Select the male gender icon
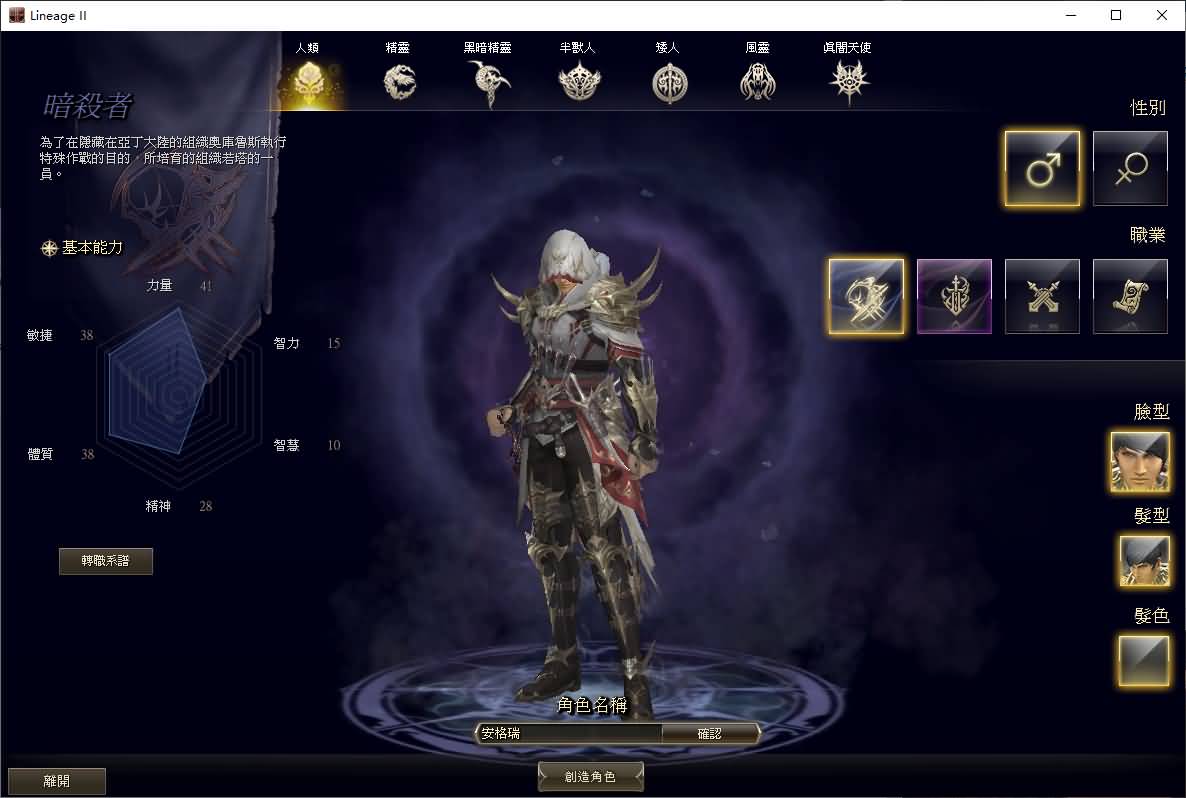The height and width of the screenshot is (798, 1186). click(1042, 168)
